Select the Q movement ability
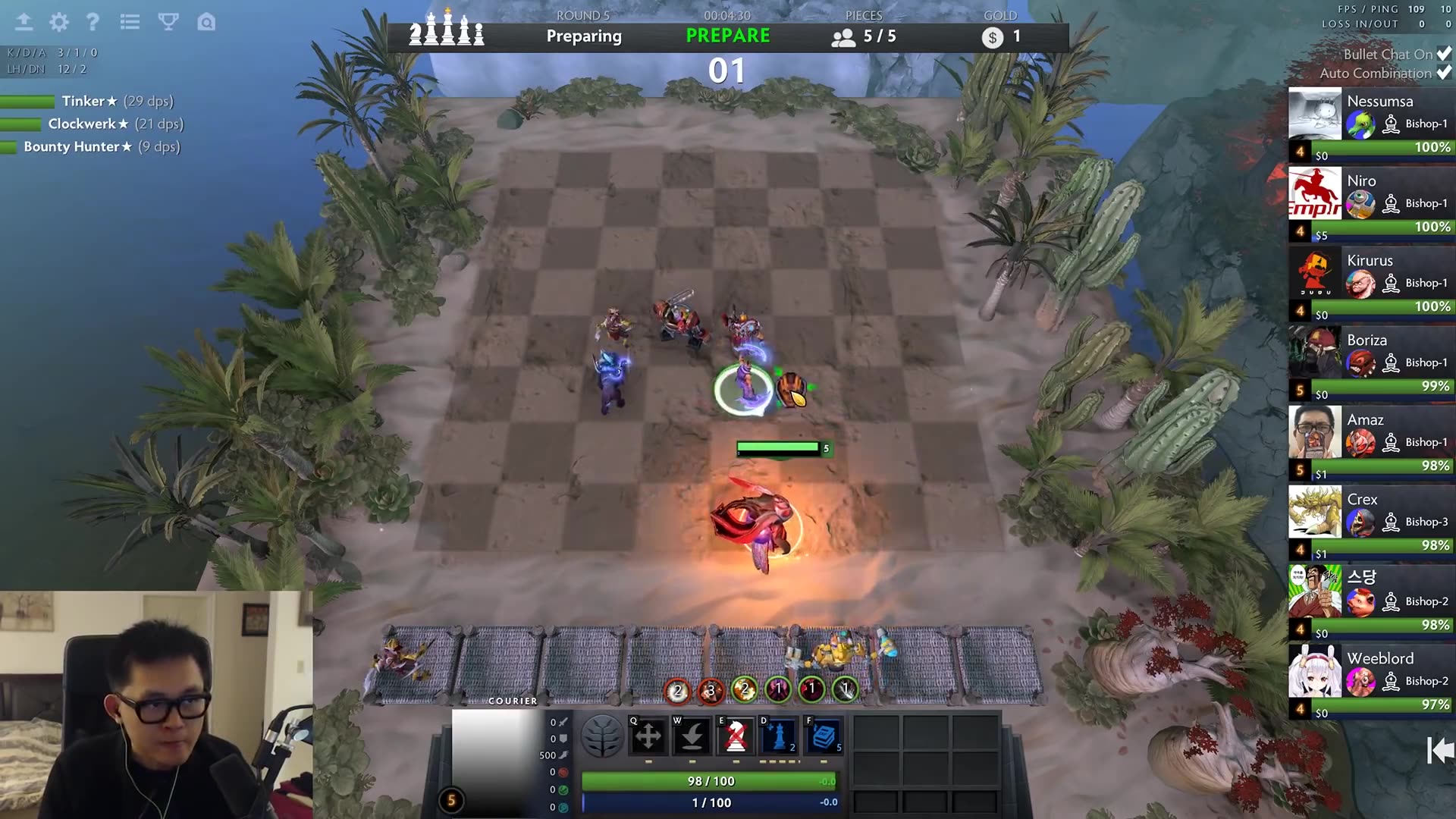 tap(648, 734)
